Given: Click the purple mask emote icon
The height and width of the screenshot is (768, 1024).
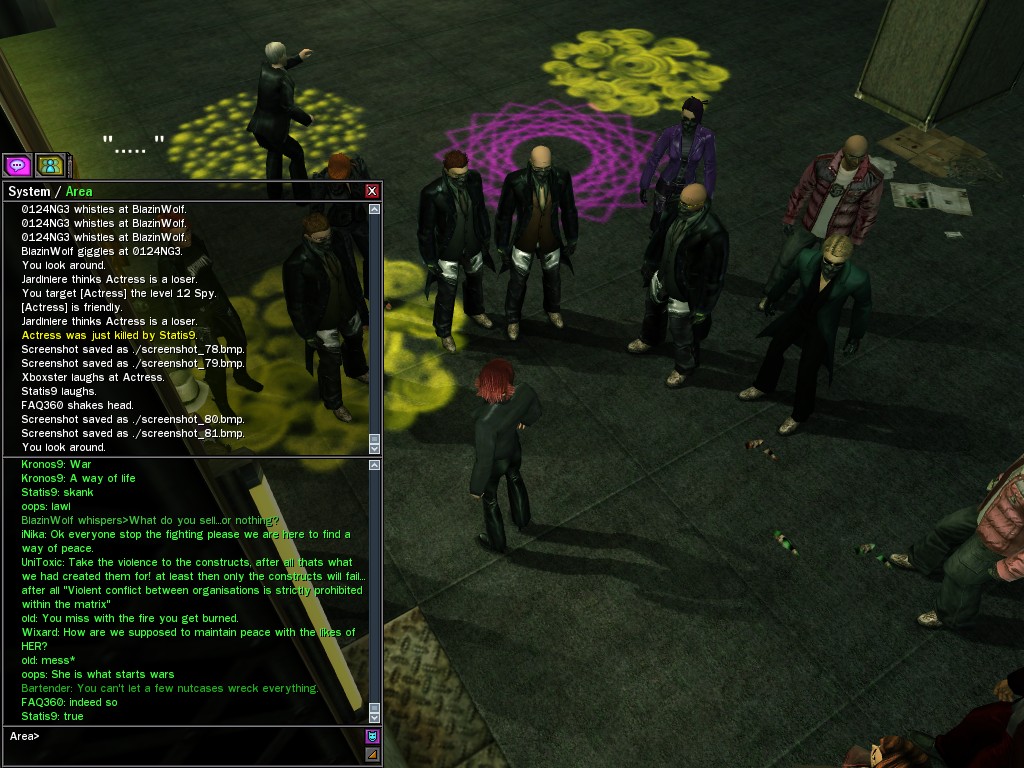Looking at the screenshot, I should (x=373, y=737).
